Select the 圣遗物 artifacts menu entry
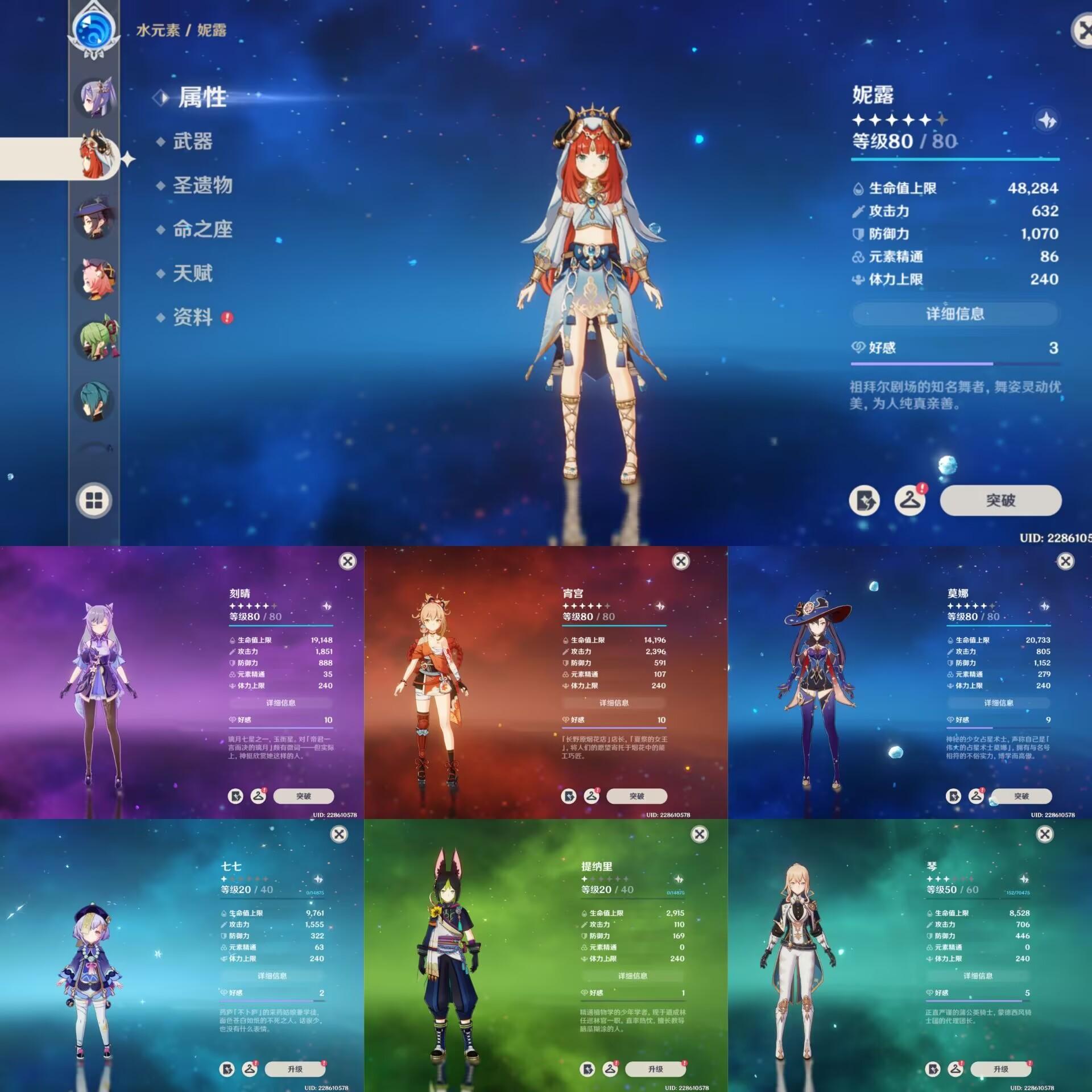This screenshot has width=1092, height=1092. [x=202, y=185]
